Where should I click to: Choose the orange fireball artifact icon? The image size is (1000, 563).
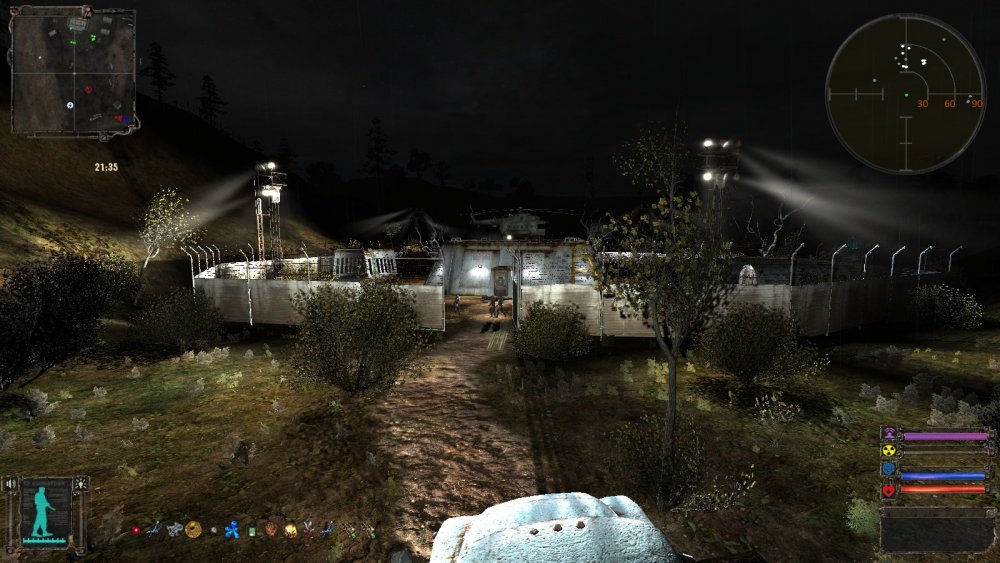tap(290, 530)
